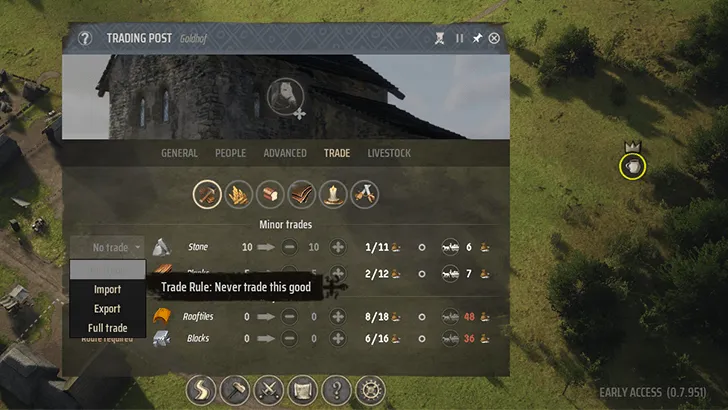Viewport: 728px width, 410px height.
Task: Pick the Full trade option
Action: 107,328
